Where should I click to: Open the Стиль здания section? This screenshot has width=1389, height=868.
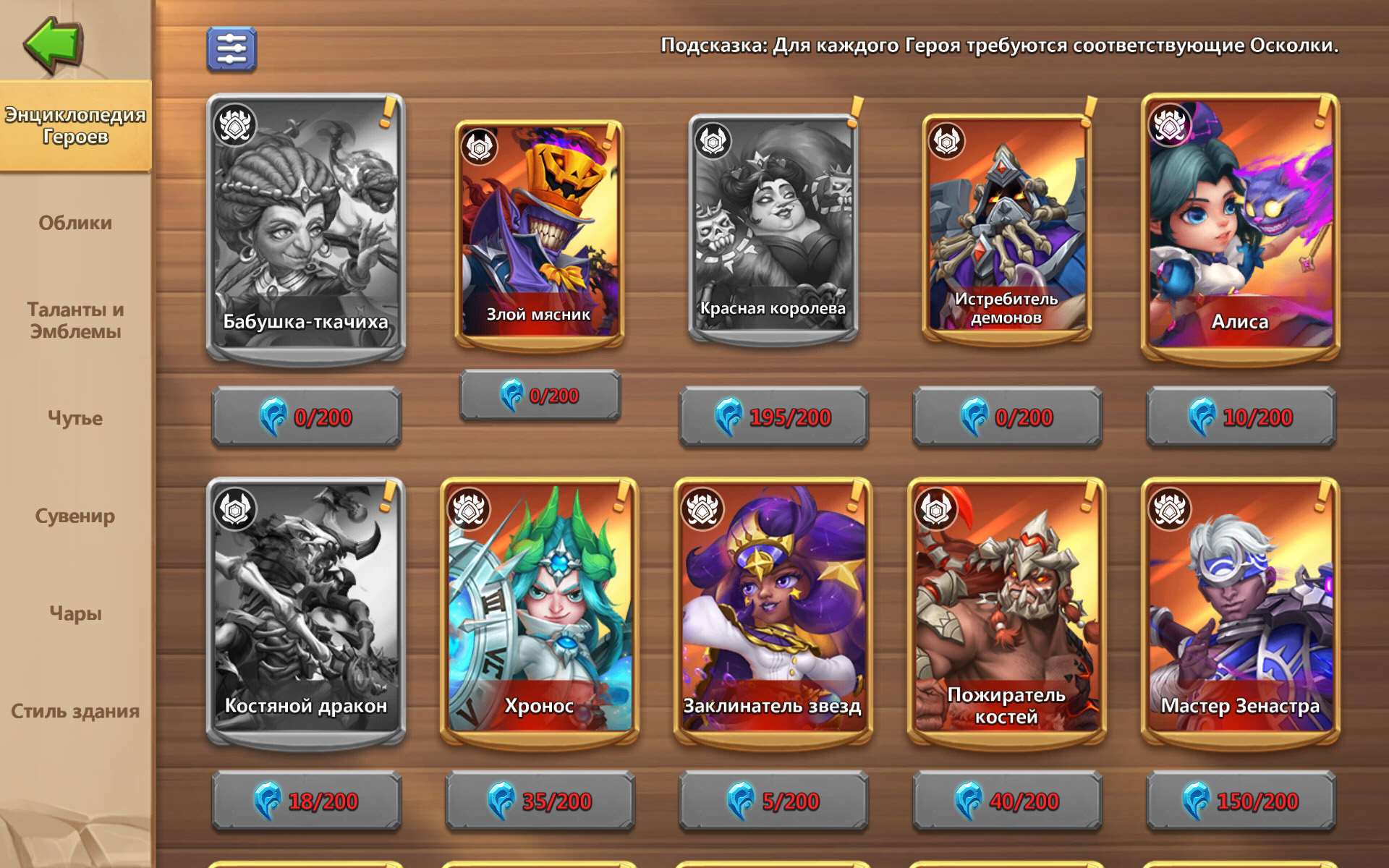73,710
